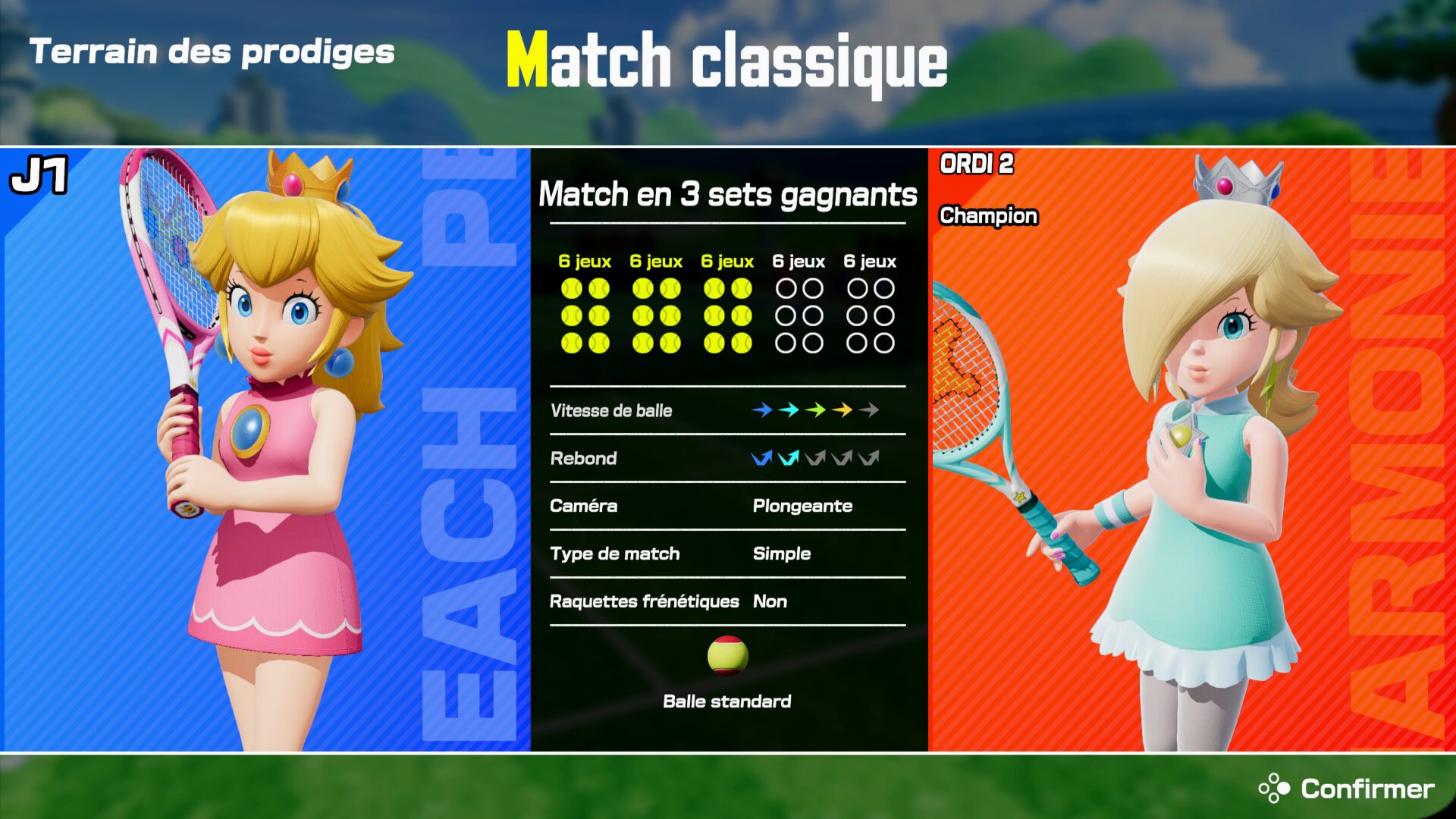The width and height of the screenshot is (1456, 819).
Task: Select the Match en 3 sets gagnants heading
Action: click(x=727, y=194)
